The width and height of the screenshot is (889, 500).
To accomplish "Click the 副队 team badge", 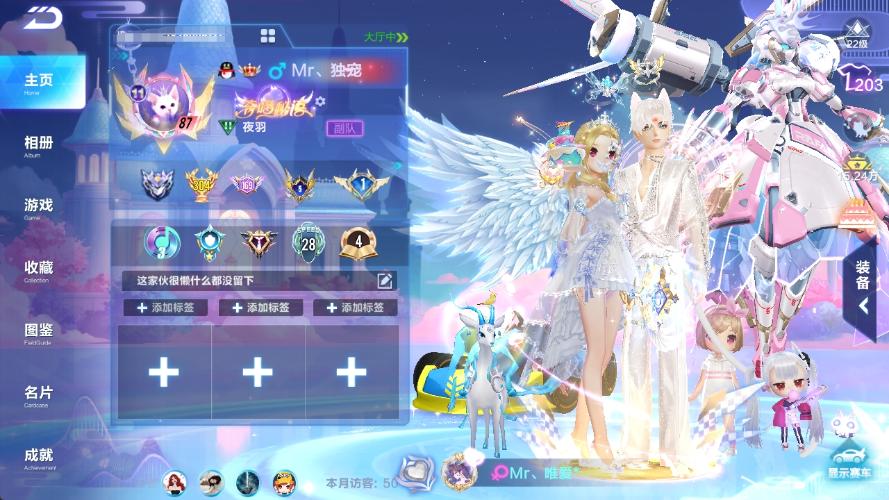I will pos(344,128).
